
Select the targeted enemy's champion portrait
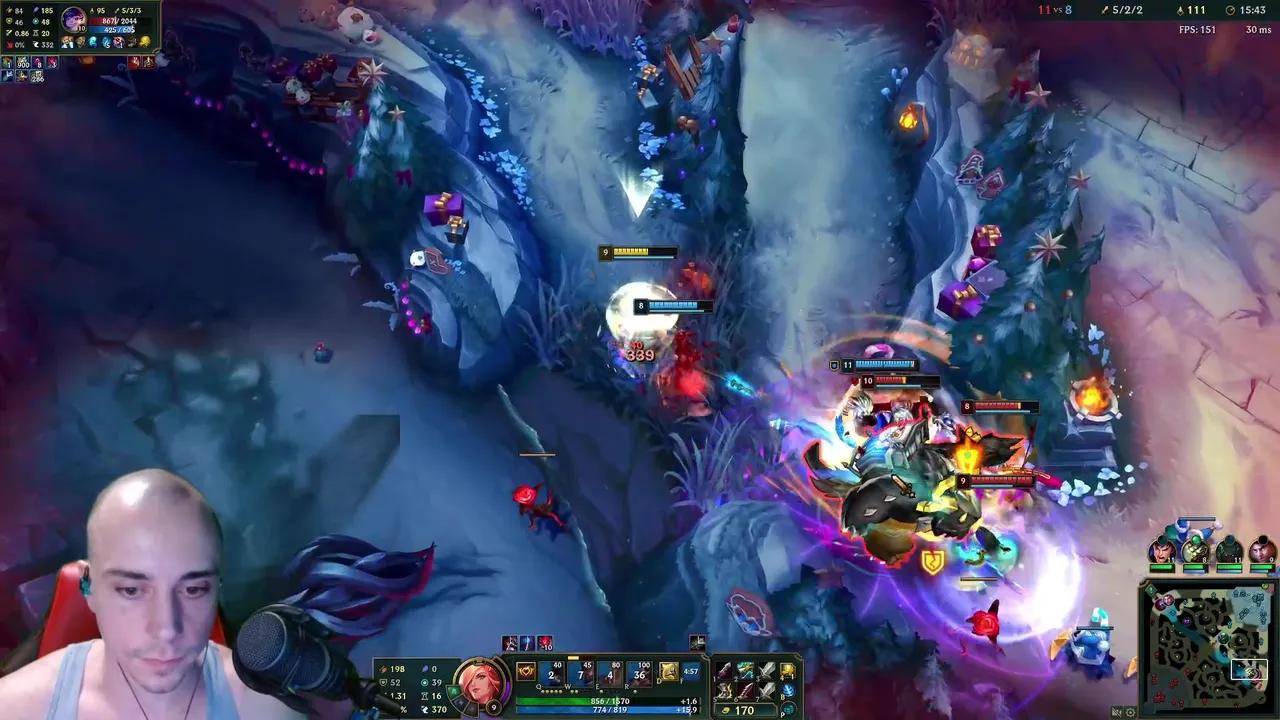[x=75, y=18]
